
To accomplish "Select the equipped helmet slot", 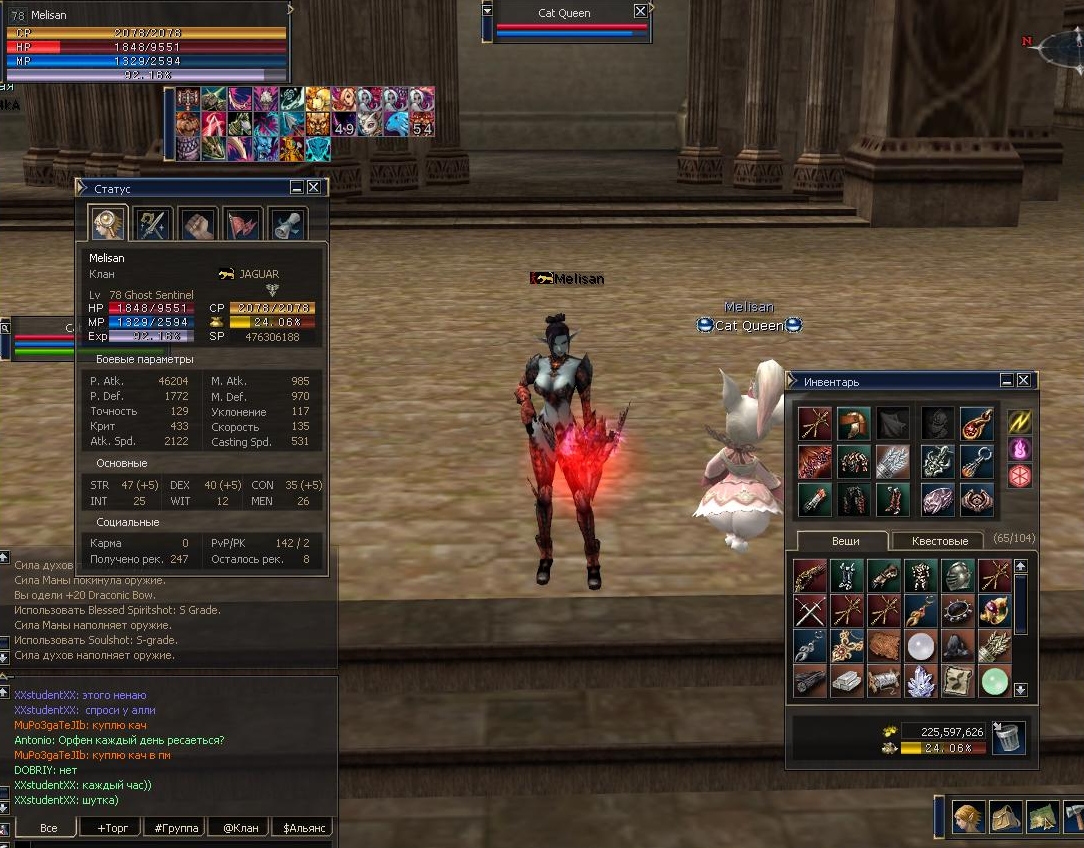I will 853,423.
